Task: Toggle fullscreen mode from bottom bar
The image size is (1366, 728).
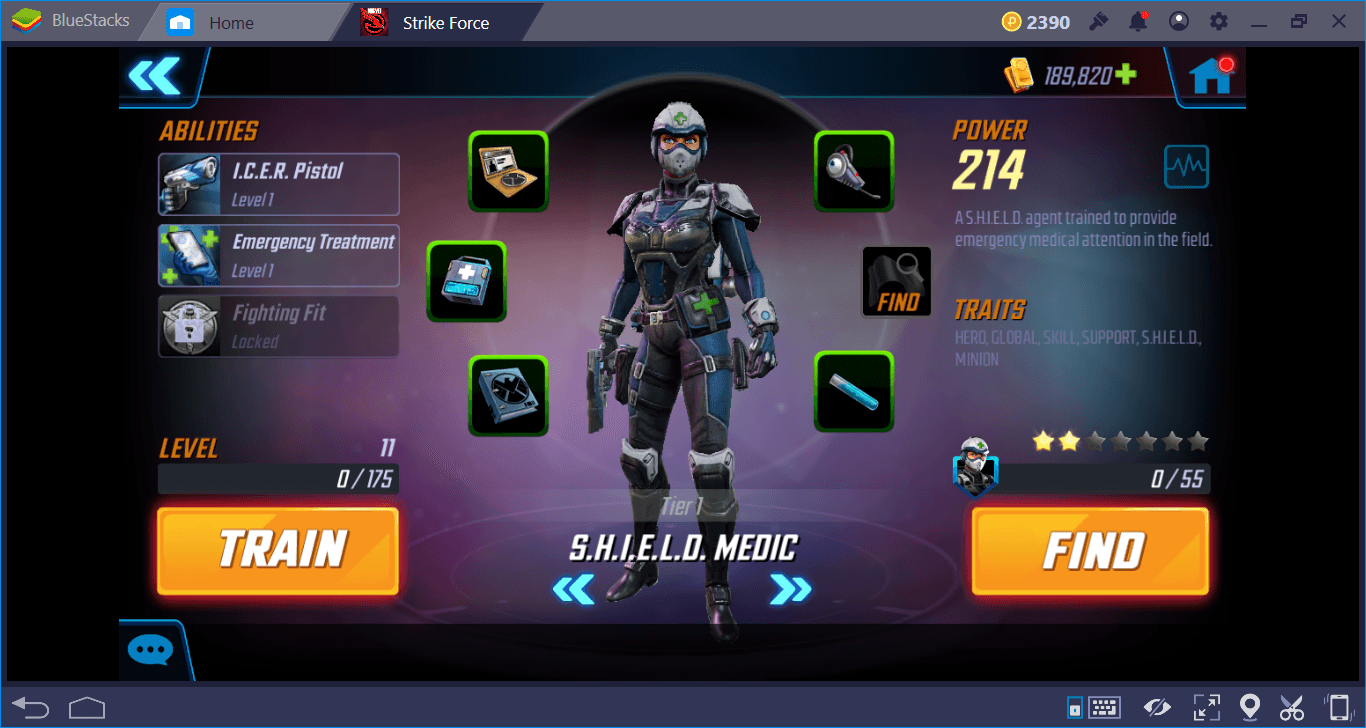Action: tap(1206, 707)
